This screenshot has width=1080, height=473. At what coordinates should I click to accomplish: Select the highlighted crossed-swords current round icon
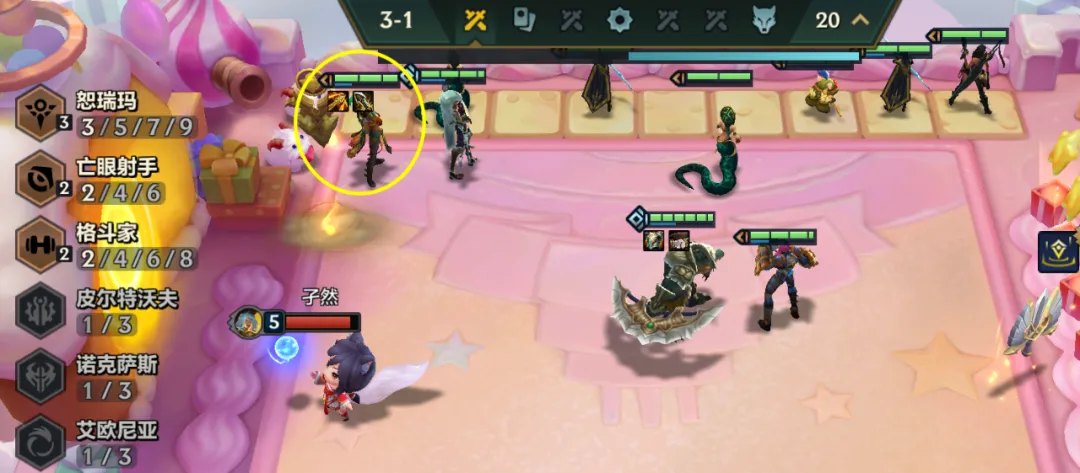click(475, 20)
